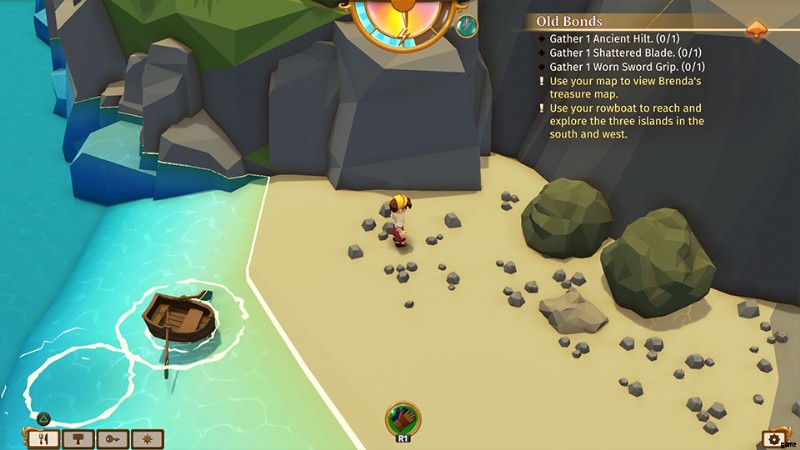This screenshot has height=450, width=800.
Task: Switch to the key items tab
Action: pyautogui.click(x=112, y=438)
